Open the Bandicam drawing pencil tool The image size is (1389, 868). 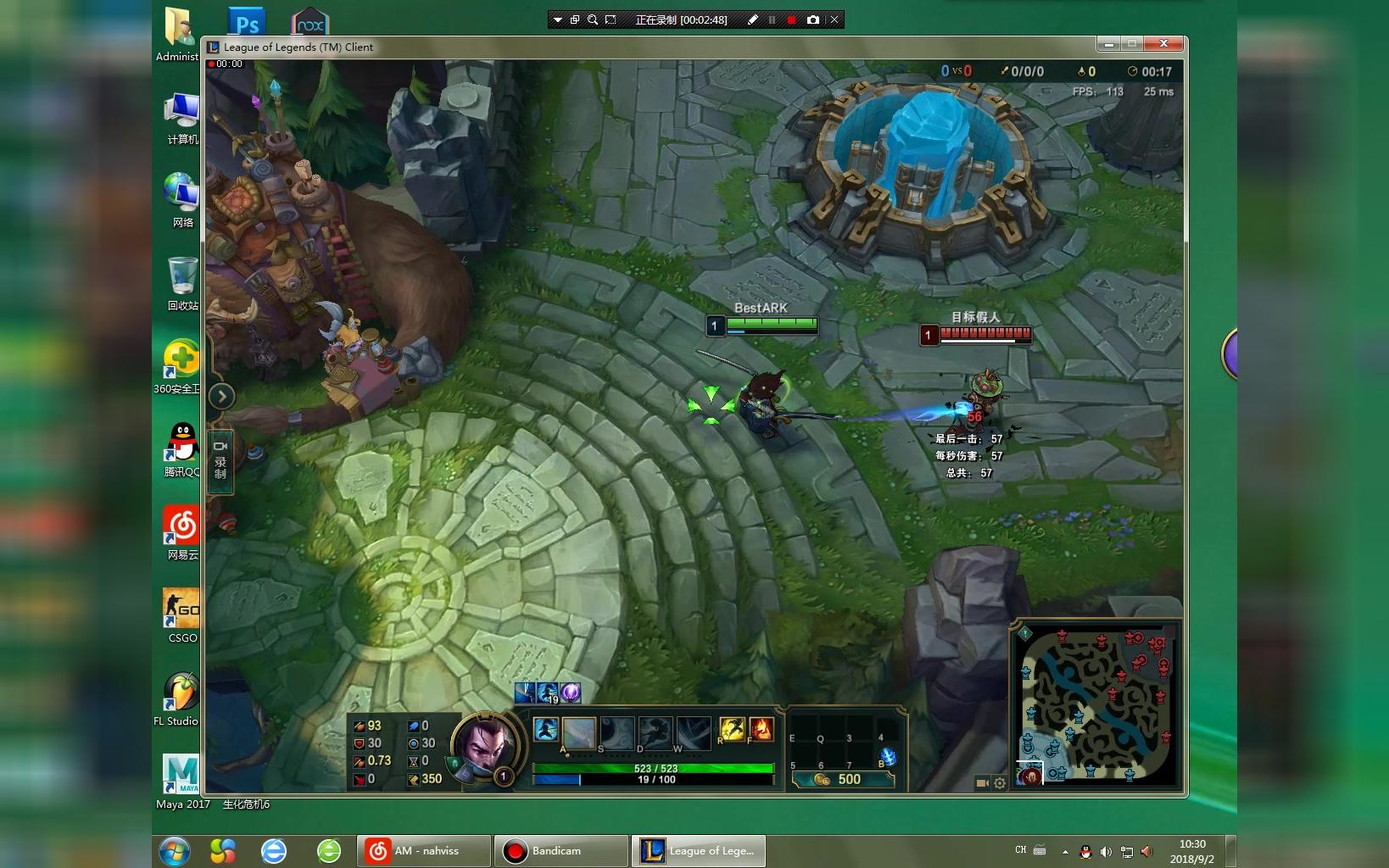(752, 19)
